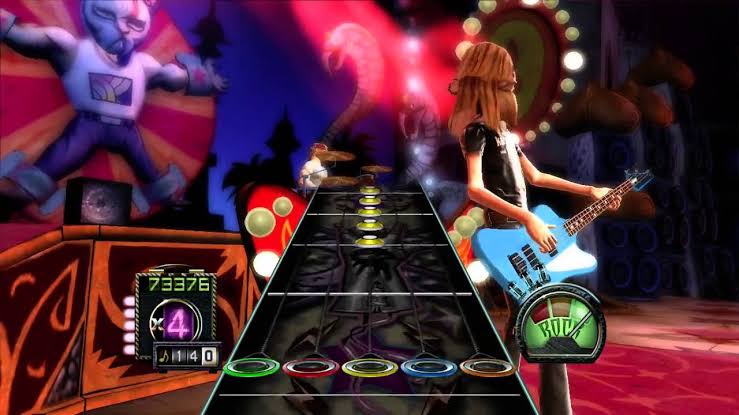Tap the yellow fret target
This screenshot has height=415, width=739.
point(369,367)
